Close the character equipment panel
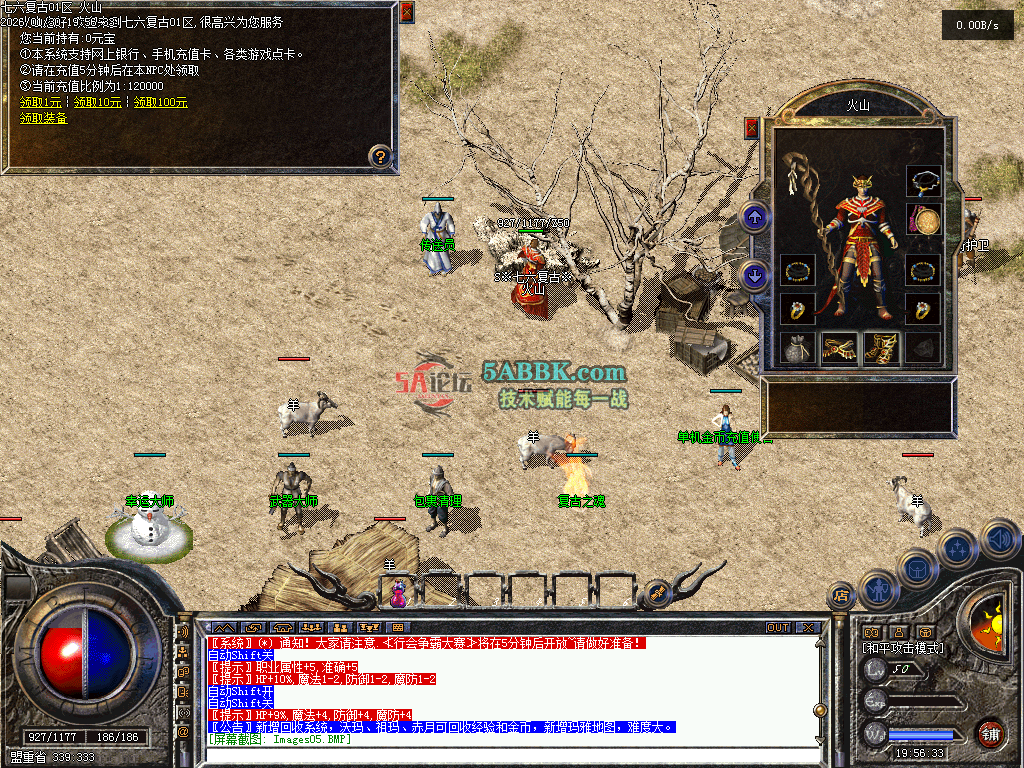 click(x=752, y=128)
